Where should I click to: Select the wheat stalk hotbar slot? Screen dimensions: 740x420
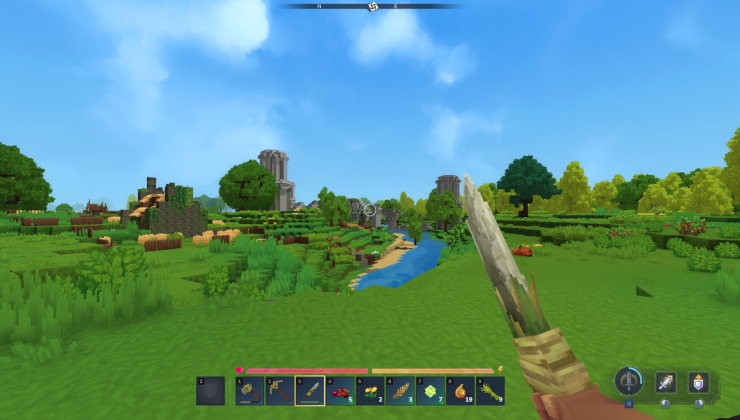pos(400,391)
